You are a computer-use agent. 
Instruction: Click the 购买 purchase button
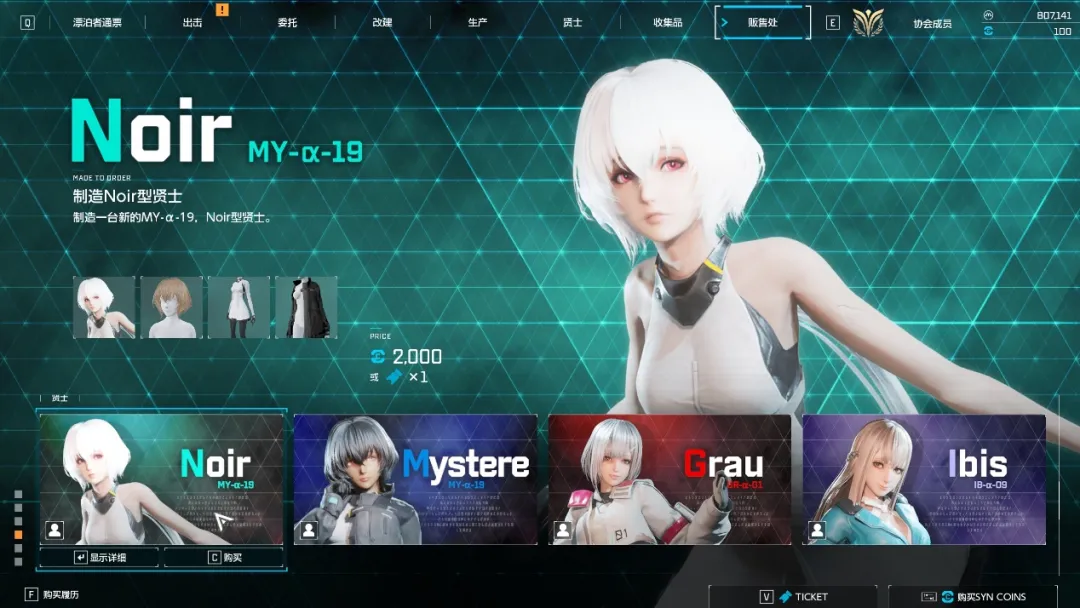(x=224, y=557)
